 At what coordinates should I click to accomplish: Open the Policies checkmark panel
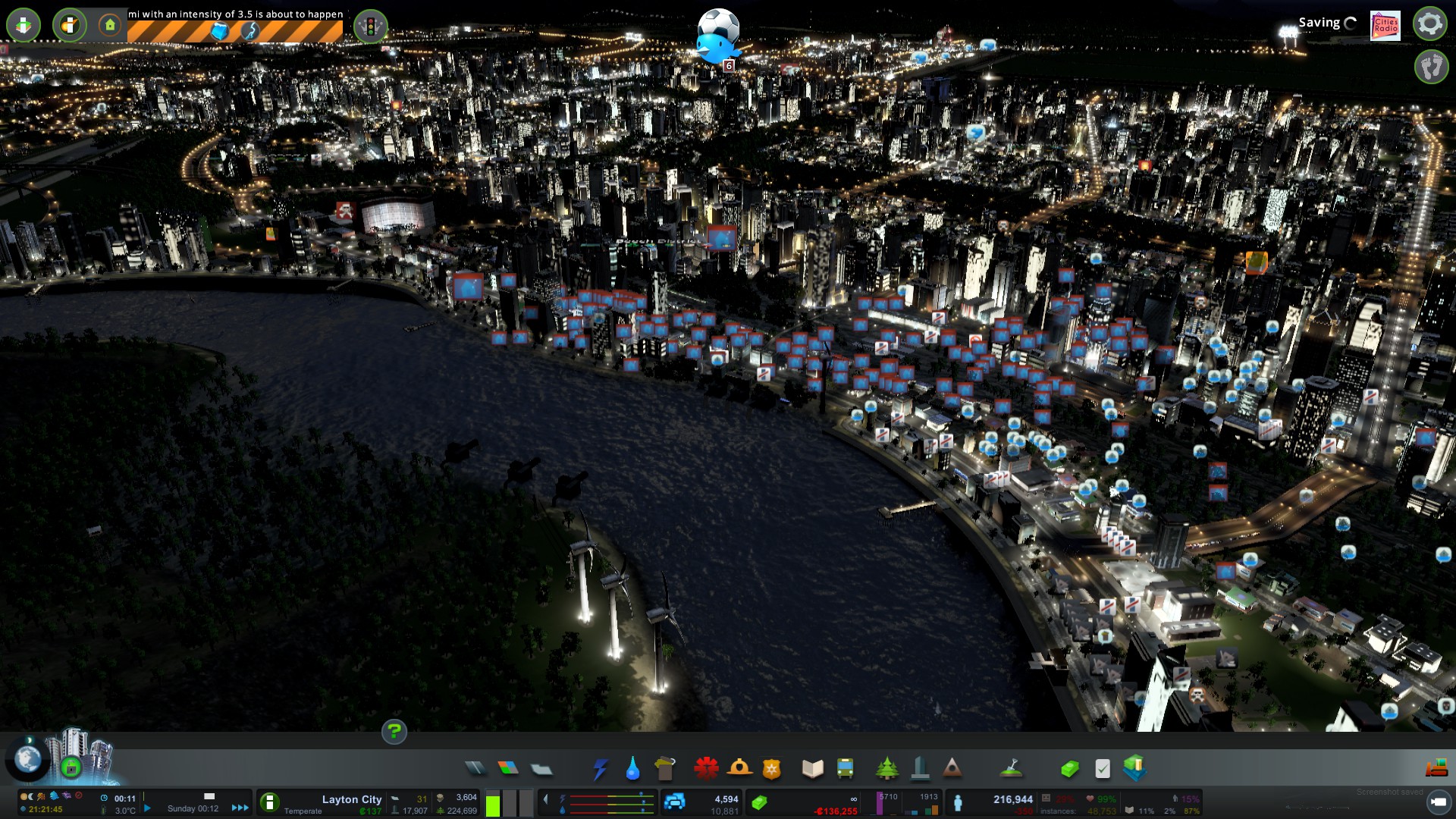(1103, 769)
